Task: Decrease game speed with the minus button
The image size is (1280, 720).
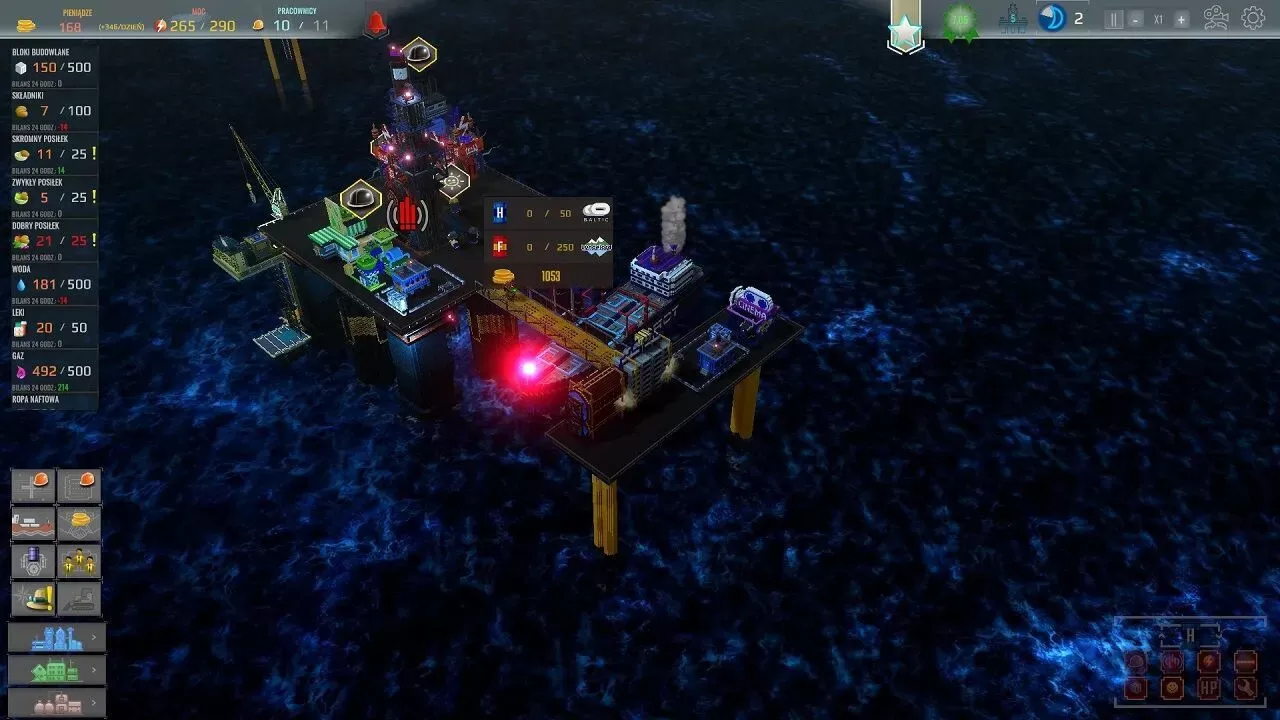Action: point(1136,19)
